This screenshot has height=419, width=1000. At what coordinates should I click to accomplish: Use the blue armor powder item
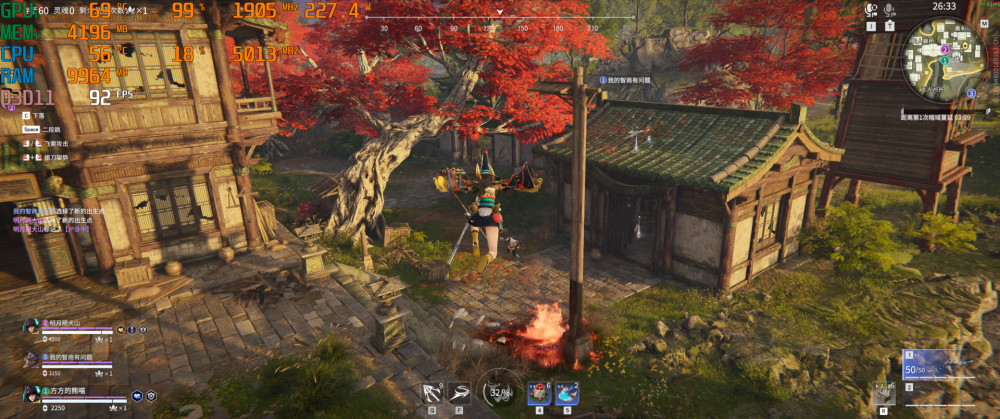566,393
